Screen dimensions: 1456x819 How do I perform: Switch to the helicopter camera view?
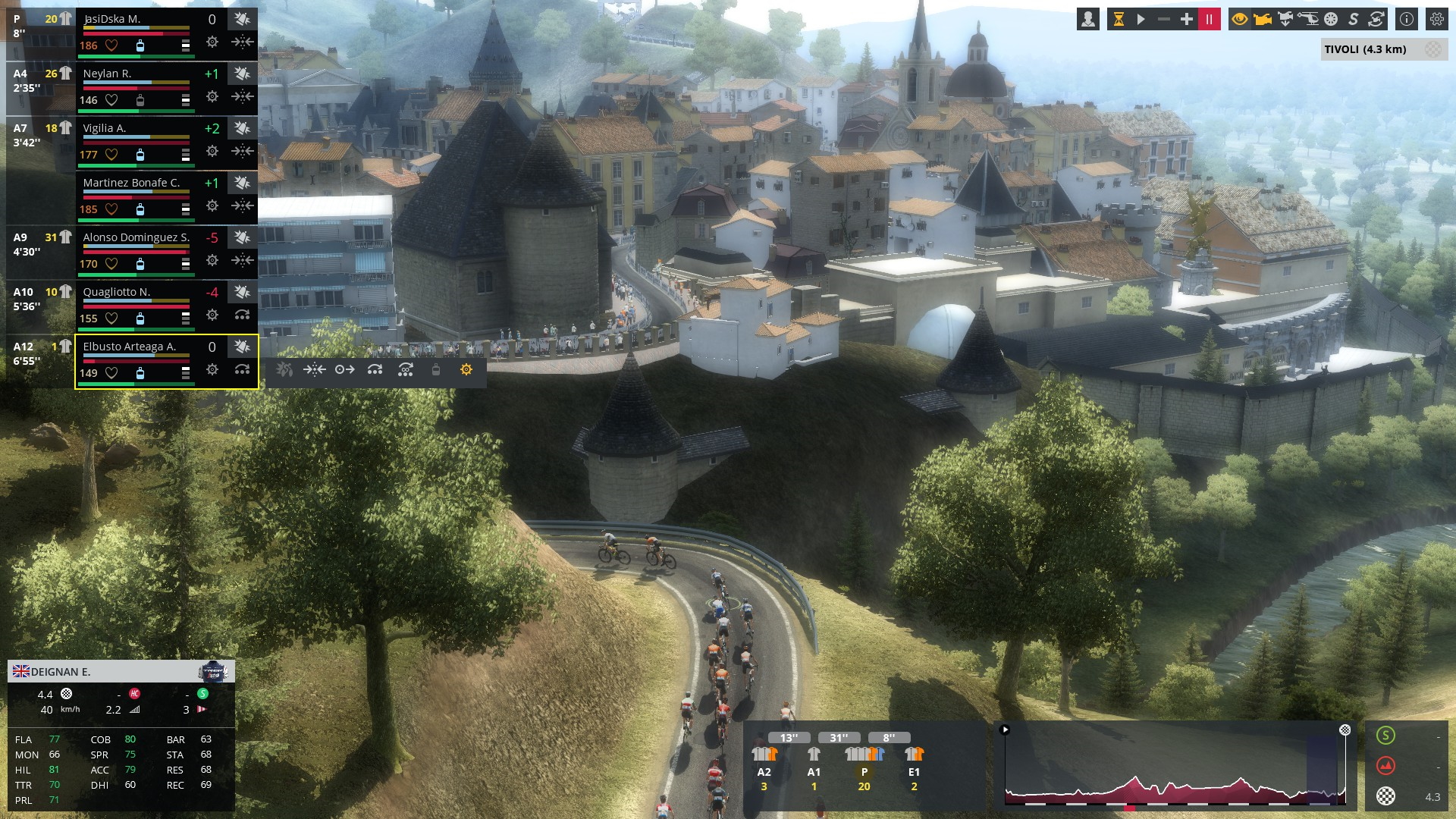point(1308,20)
